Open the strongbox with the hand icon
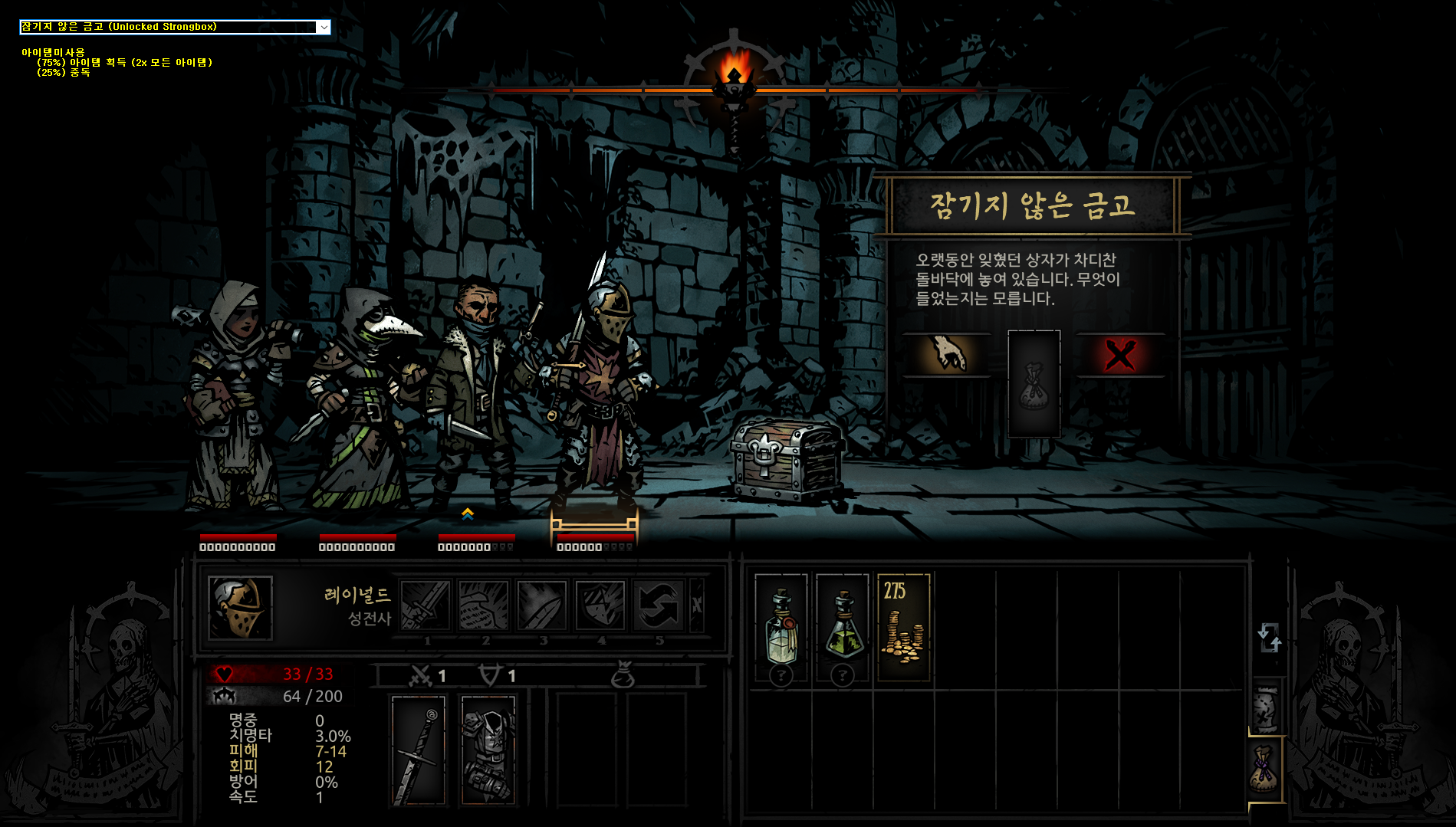Viewport: 1456px width, 827px height. click(948, 354)
